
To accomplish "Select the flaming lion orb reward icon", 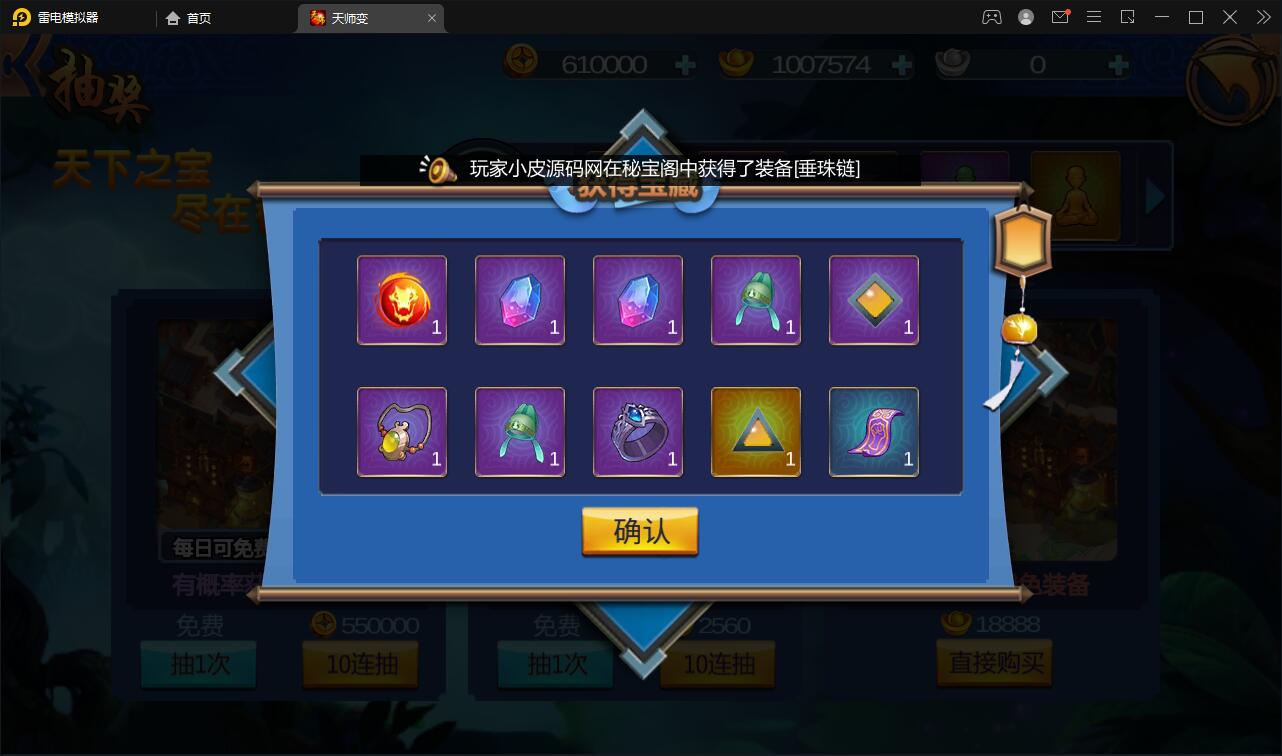I will tap(401, 299).
